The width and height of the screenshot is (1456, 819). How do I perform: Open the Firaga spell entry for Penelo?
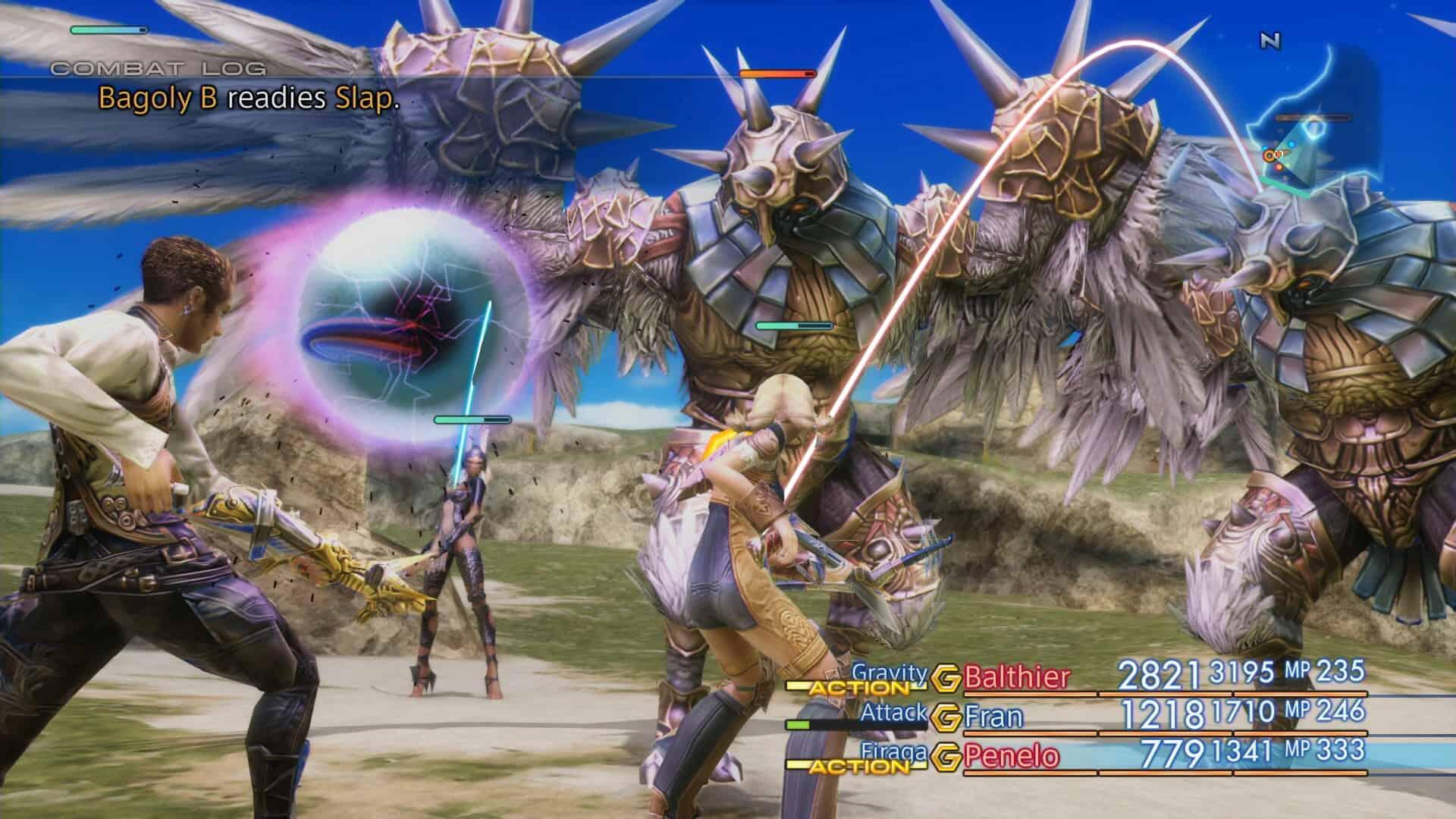(x=894, y=753)
